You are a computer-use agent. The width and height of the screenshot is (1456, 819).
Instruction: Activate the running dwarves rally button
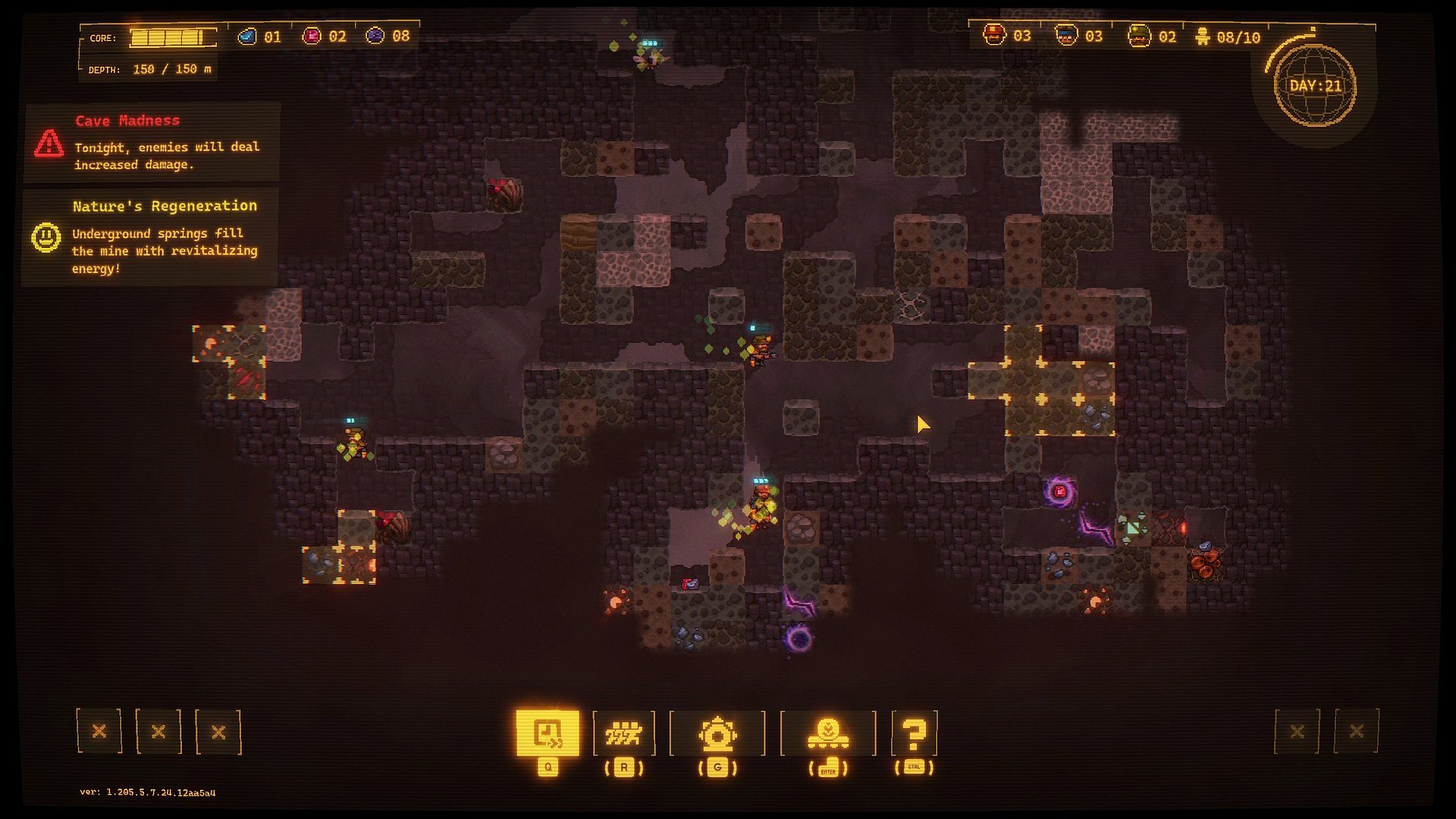coord(623,733)
